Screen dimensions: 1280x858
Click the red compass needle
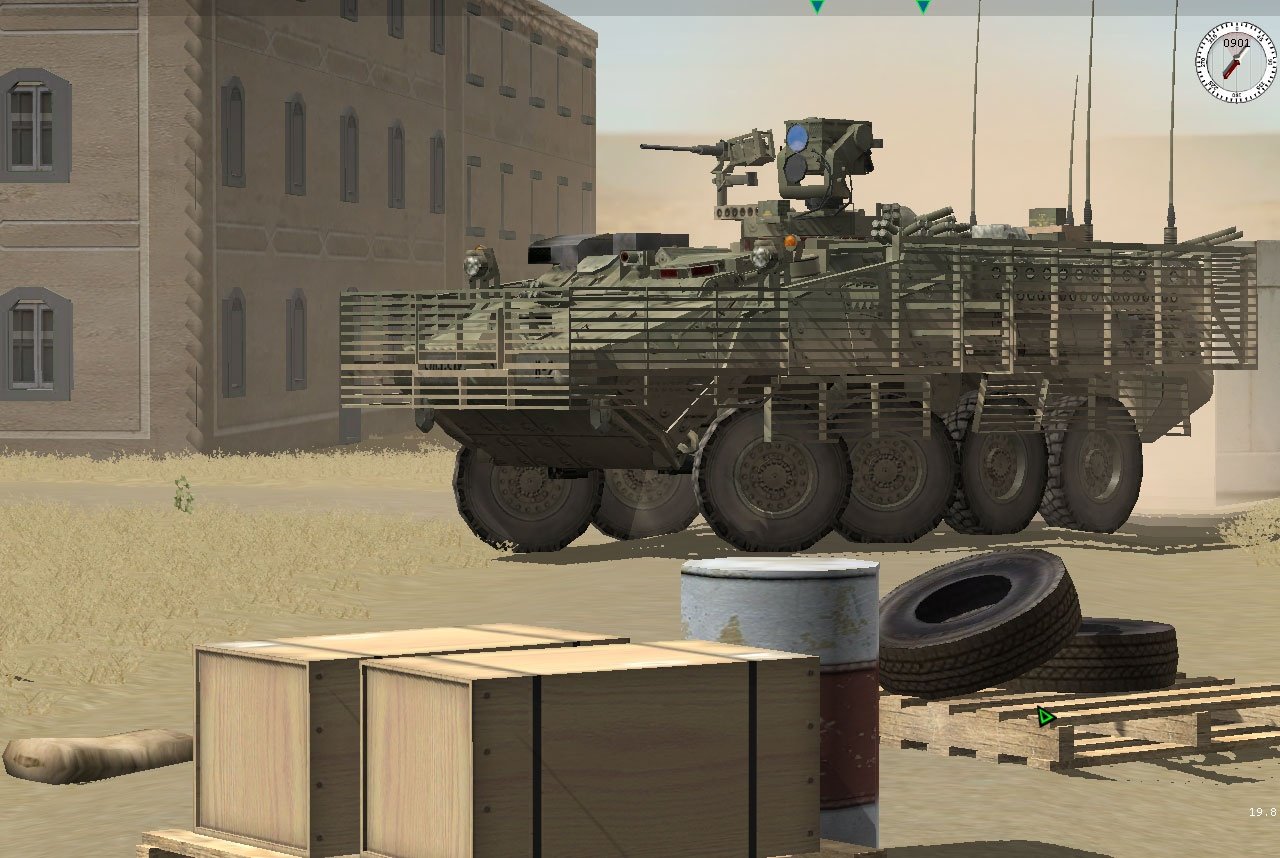pos(1229,68)
